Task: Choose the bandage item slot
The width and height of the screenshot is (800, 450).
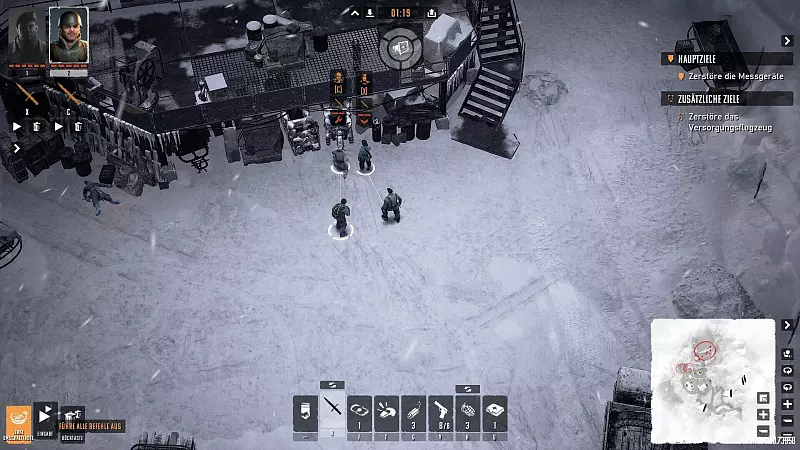Action: pos(359,412)
